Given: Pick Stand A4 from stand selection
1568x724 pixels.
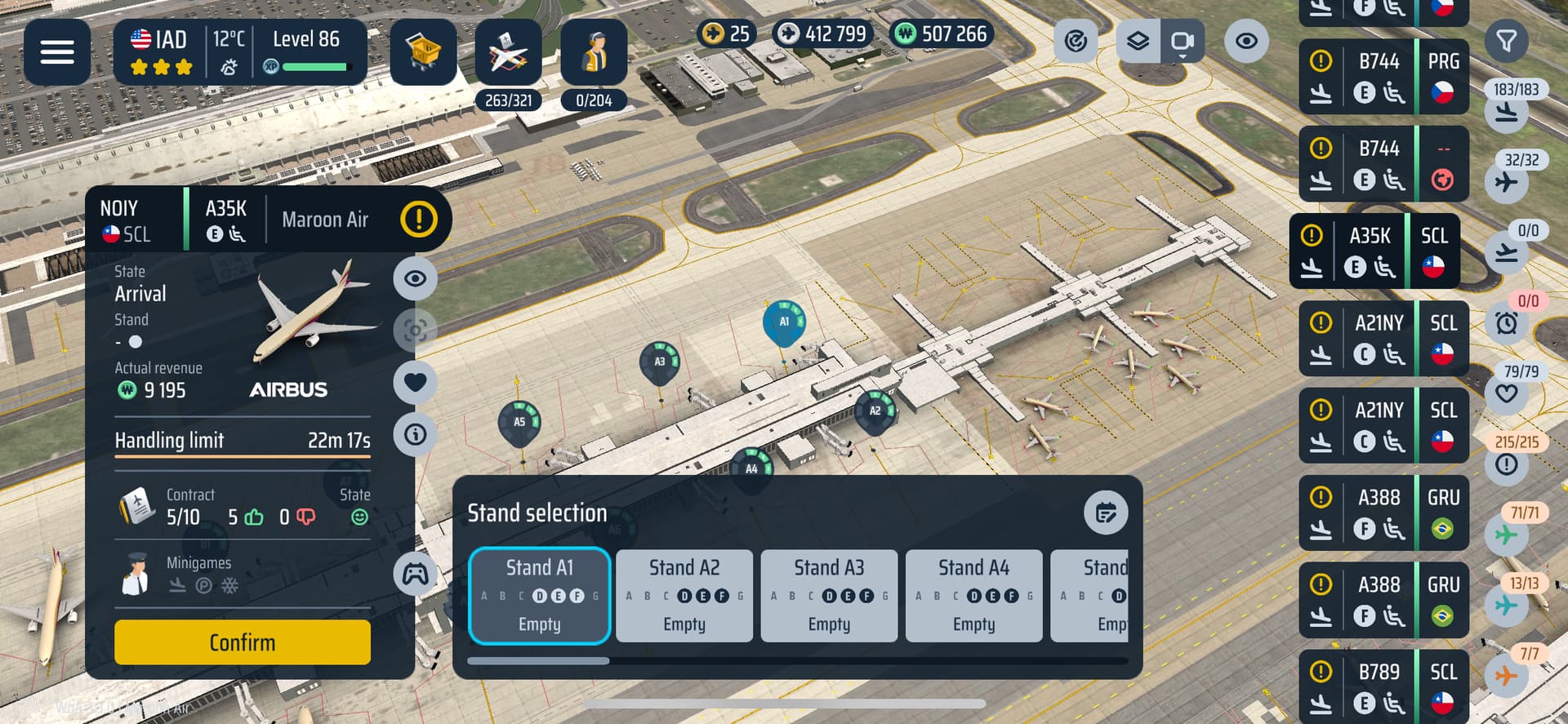Looking at the screenshot, I should (x=973, y=596).
